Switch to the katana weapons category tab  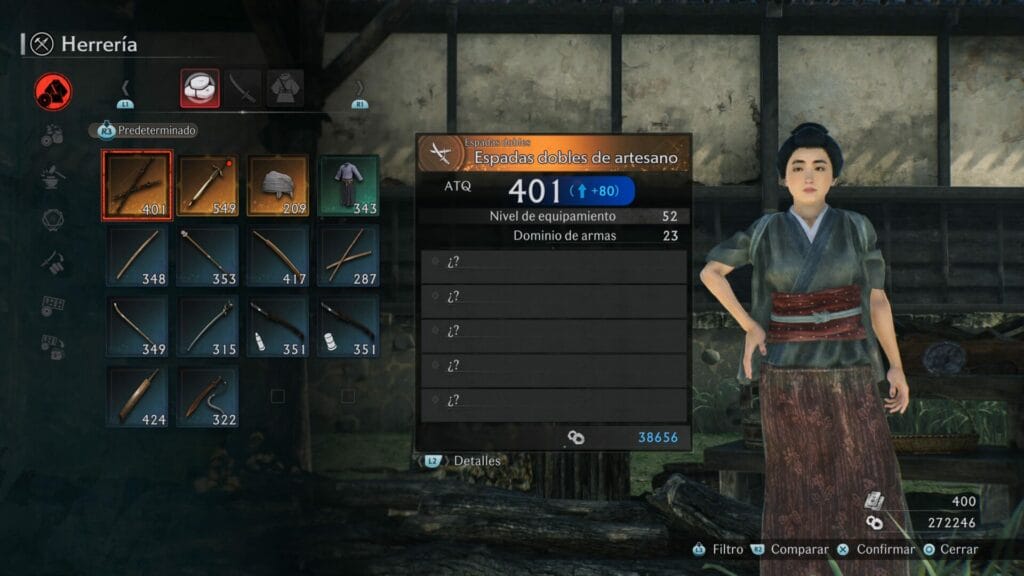pyautogui.click(x=243, y=88)
